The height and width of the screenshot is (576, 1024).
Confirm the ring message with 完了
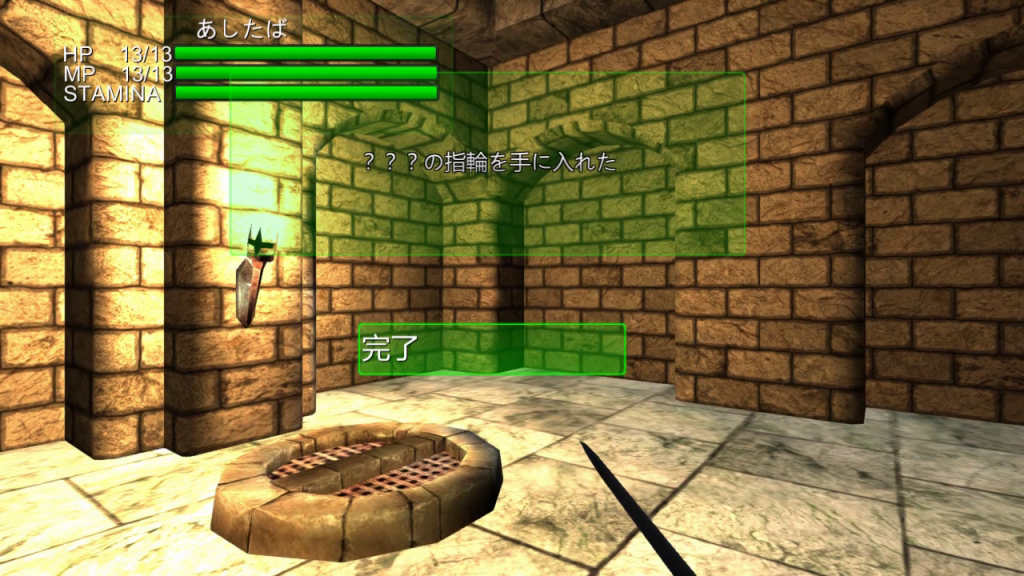point(491,349)
